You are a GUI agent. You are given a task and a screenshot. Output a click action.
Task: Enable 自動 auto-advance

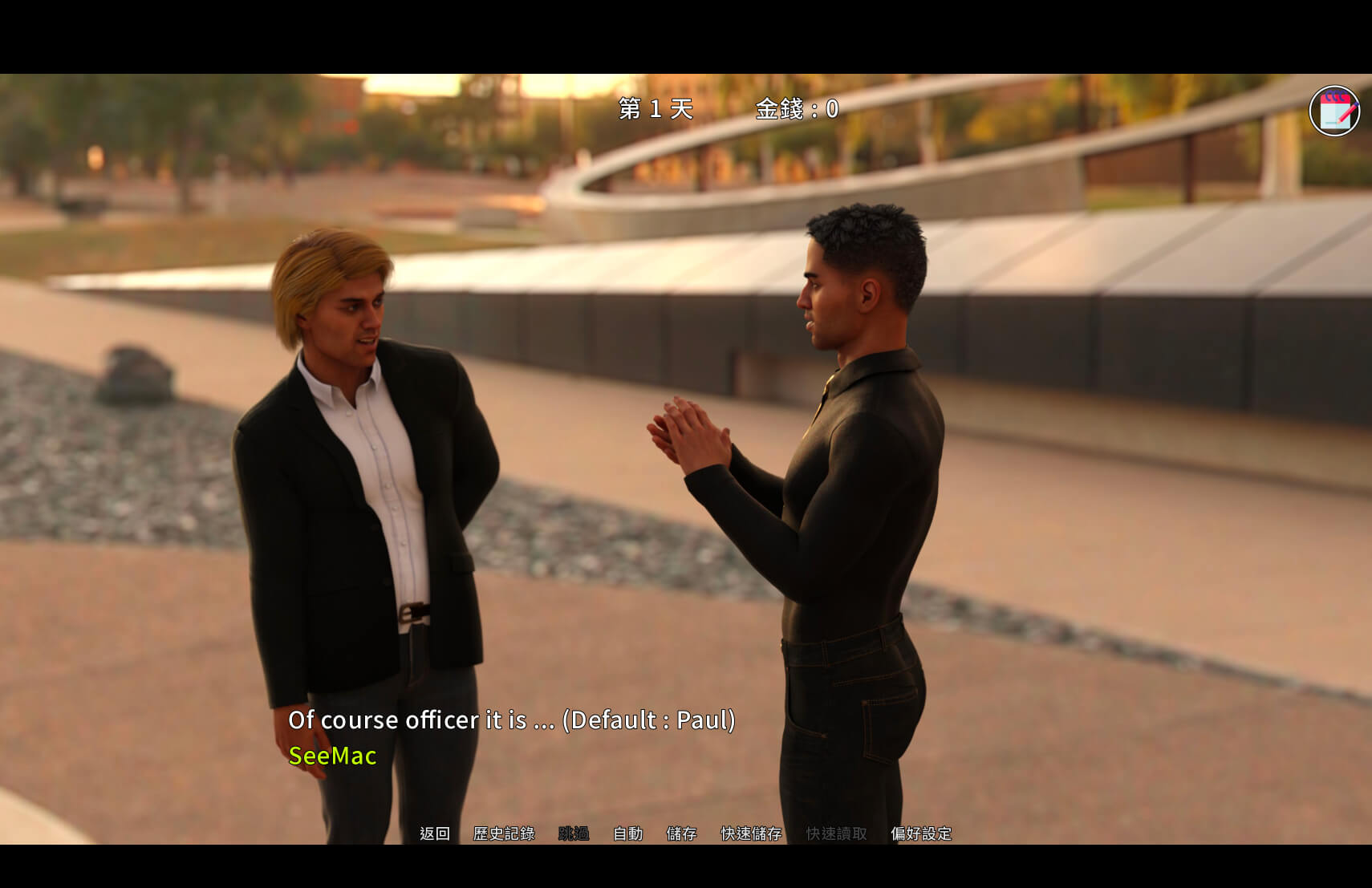[627, 833]
